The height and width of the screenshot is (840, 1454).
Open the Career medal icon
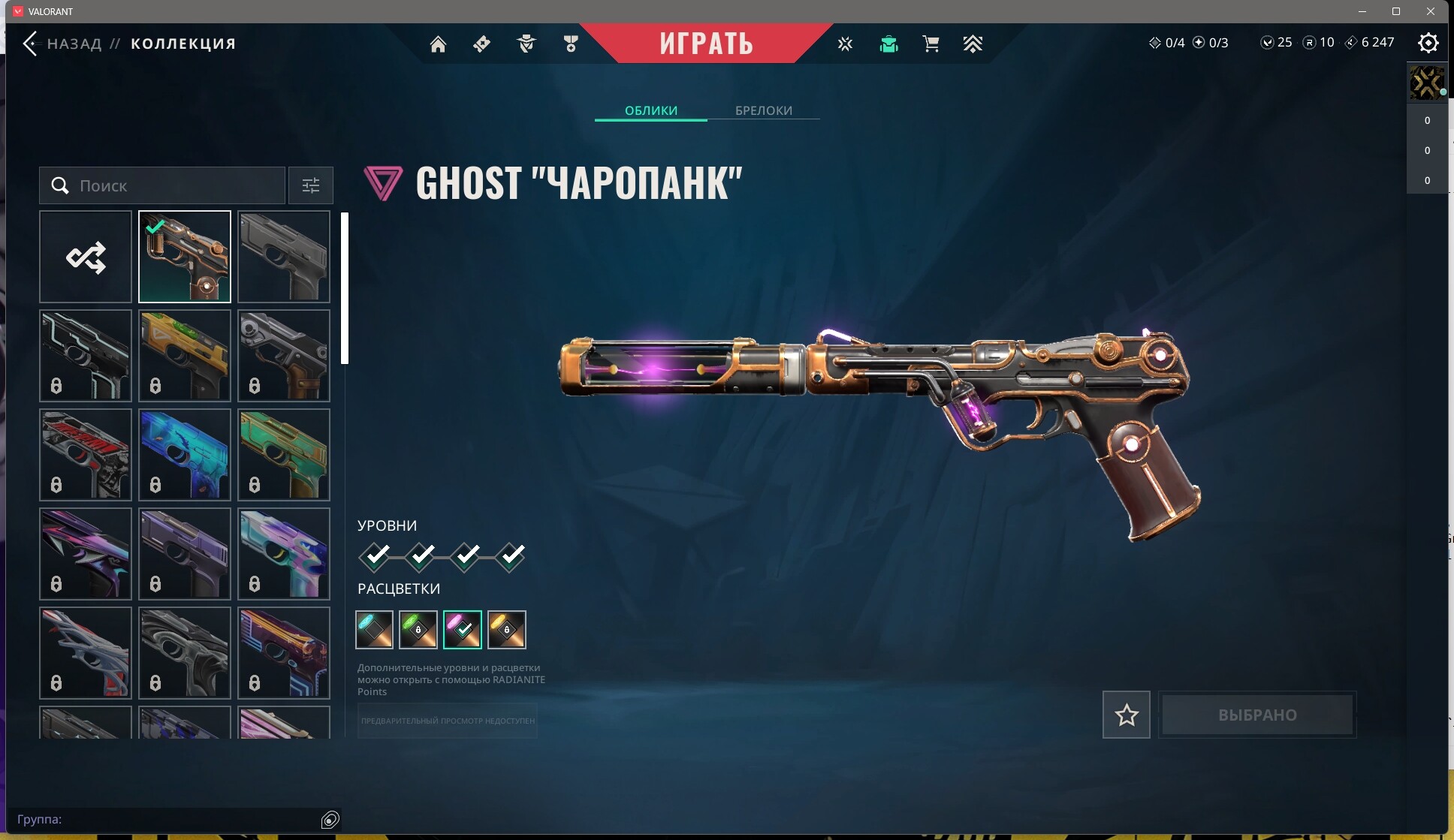pyautogui.click(x=570, y=44)
